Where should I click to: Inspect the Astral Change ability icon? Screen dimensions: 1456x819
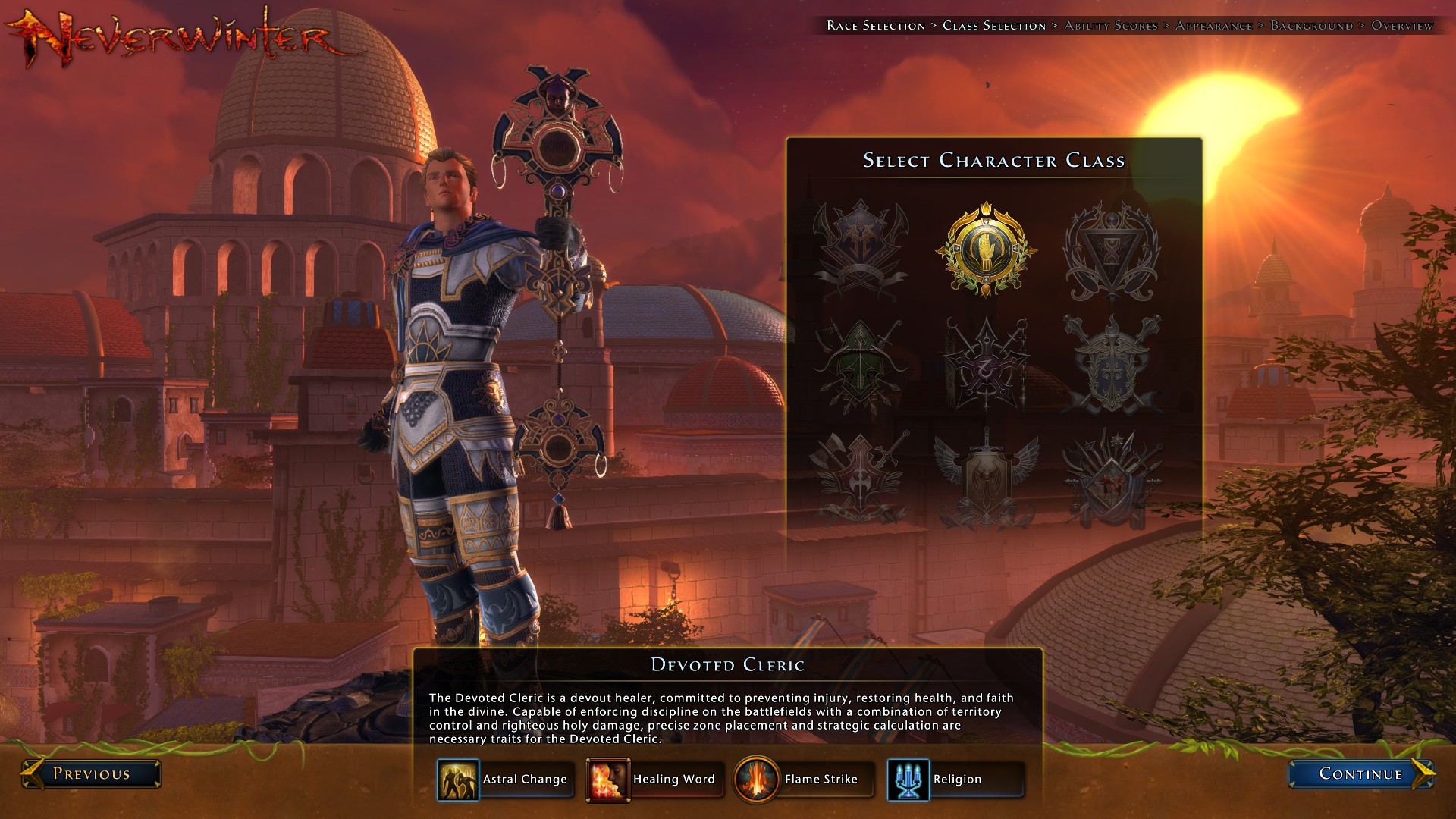(458, 780)
